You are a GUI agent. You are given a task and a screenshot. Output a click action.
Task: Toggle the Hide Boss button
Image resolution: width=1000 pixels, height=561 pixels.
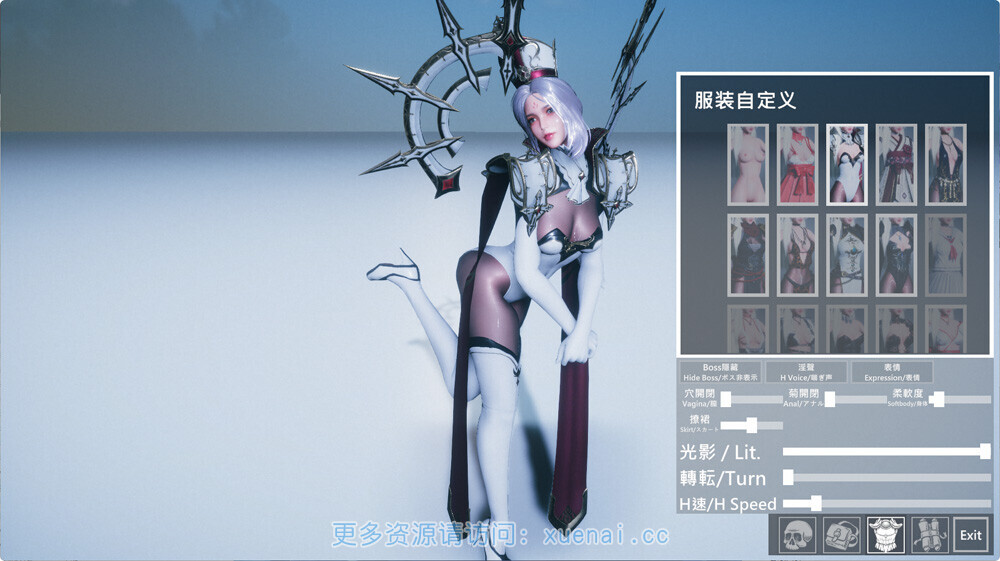[x=720, y=372]
